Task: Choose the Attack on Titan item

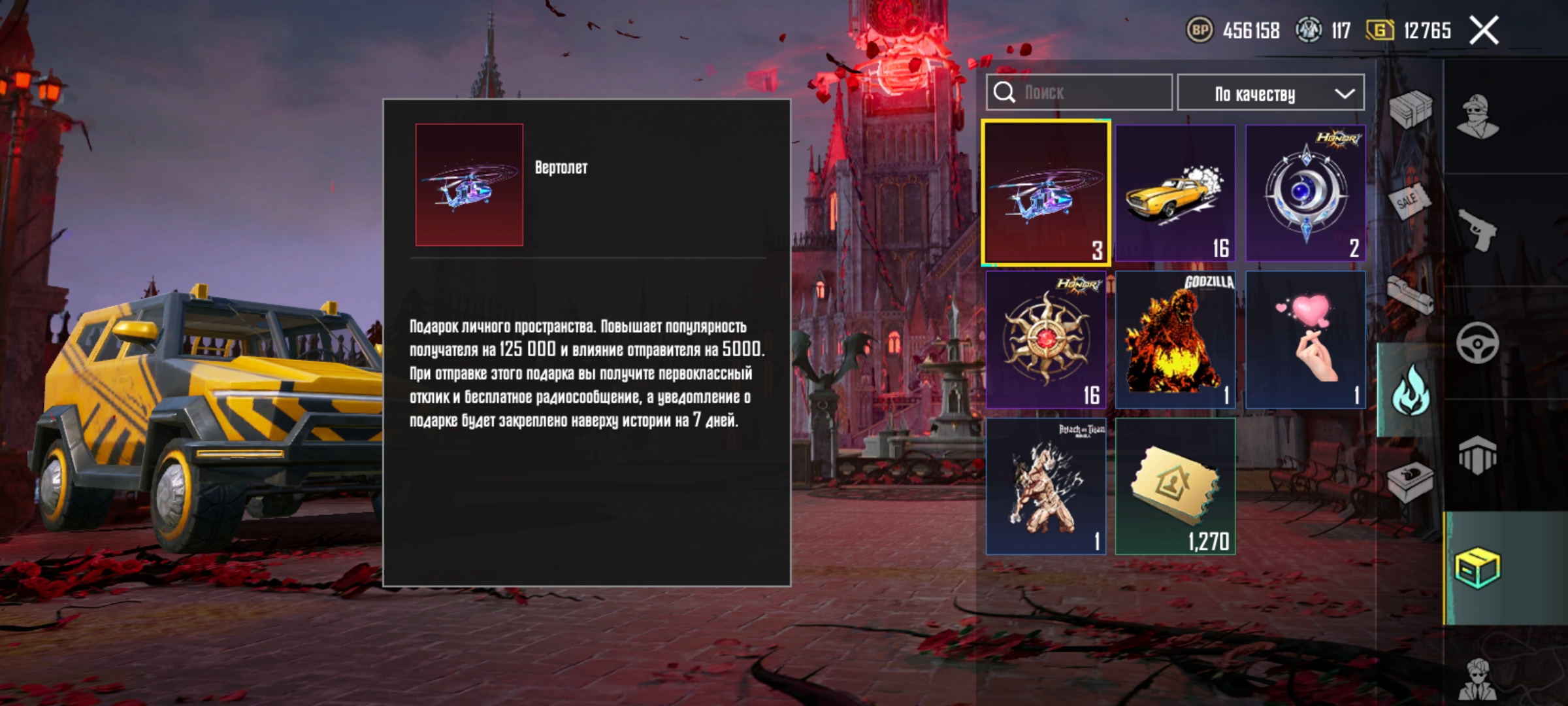Action: click(1045, 486)
